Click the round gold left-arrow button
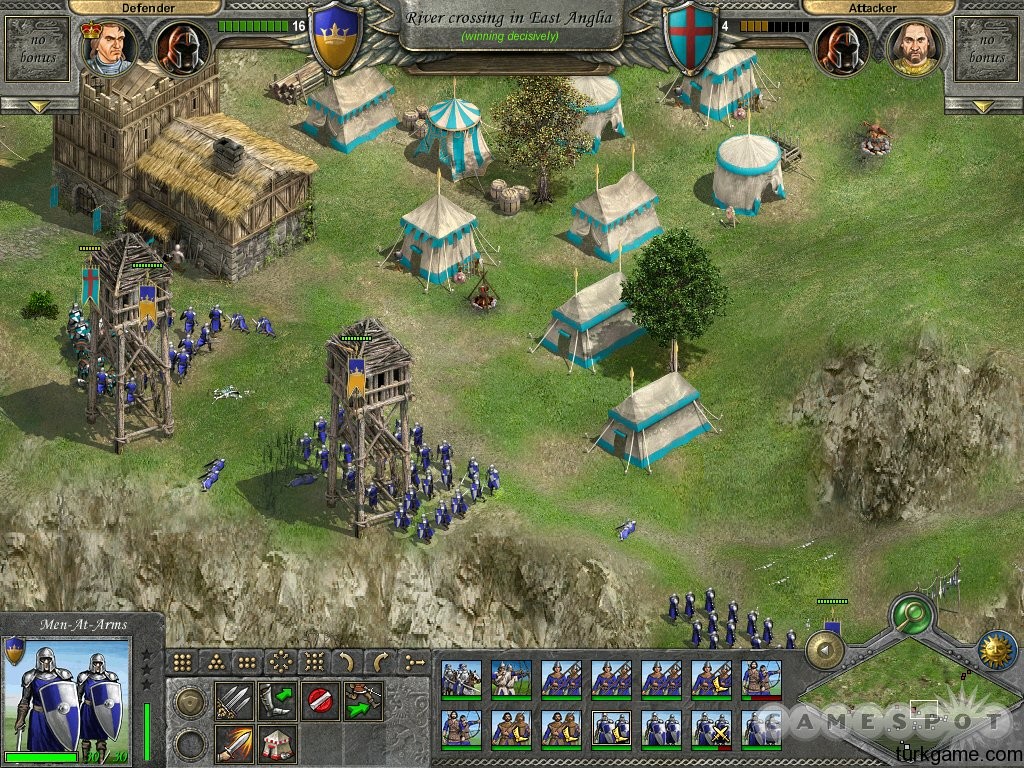This screenshot has height=768, width=1024. 825,651
